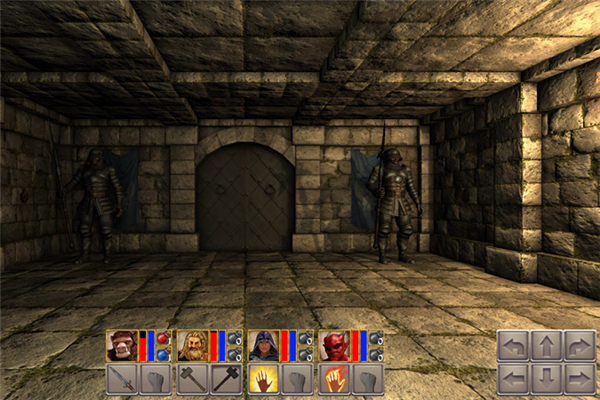Step backward with the down arrow button
Screen dimensions: 600x400
546,378
